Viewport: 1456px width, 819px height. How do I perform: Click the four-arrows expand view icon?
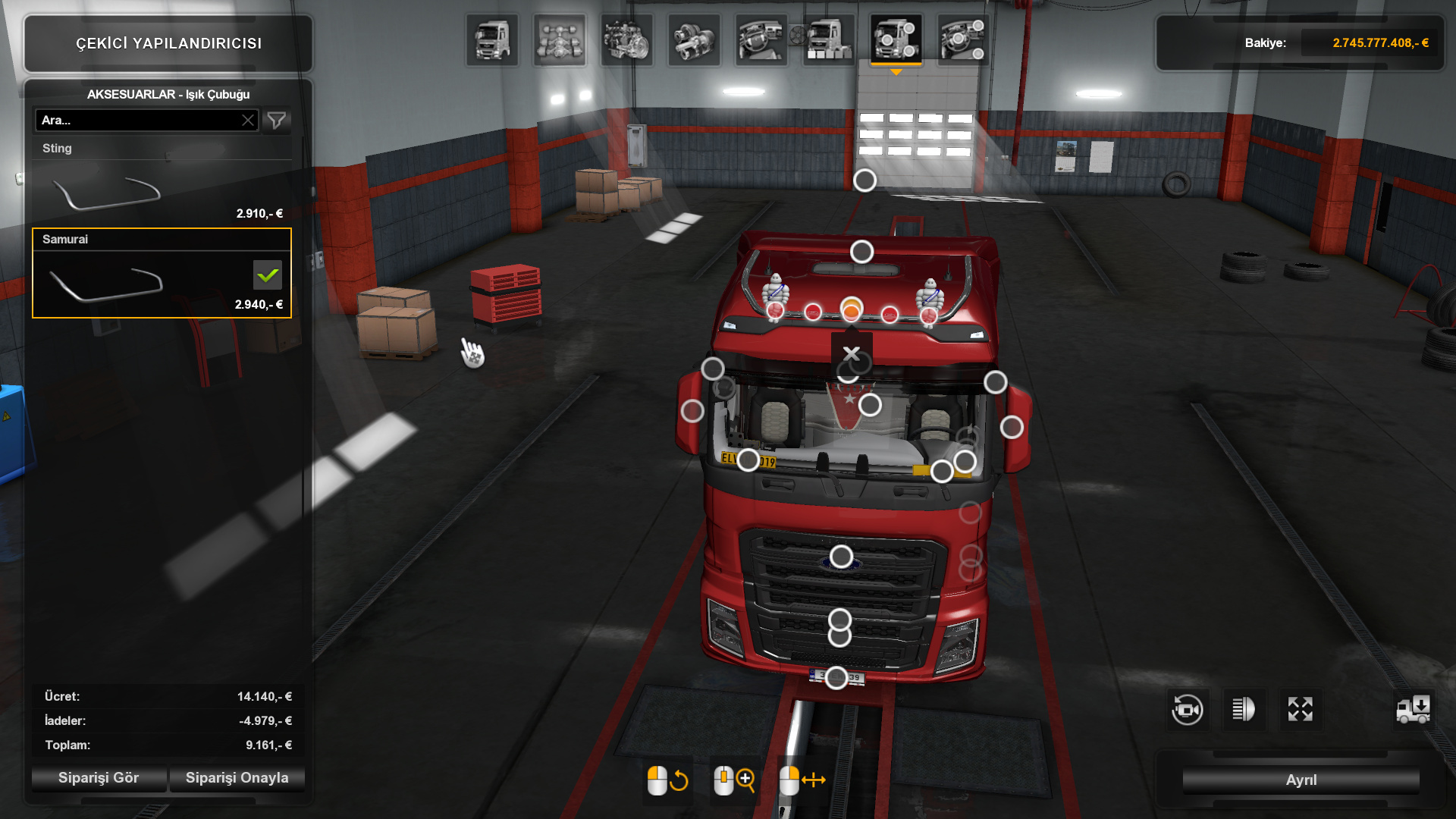[x=1300, y=710]
